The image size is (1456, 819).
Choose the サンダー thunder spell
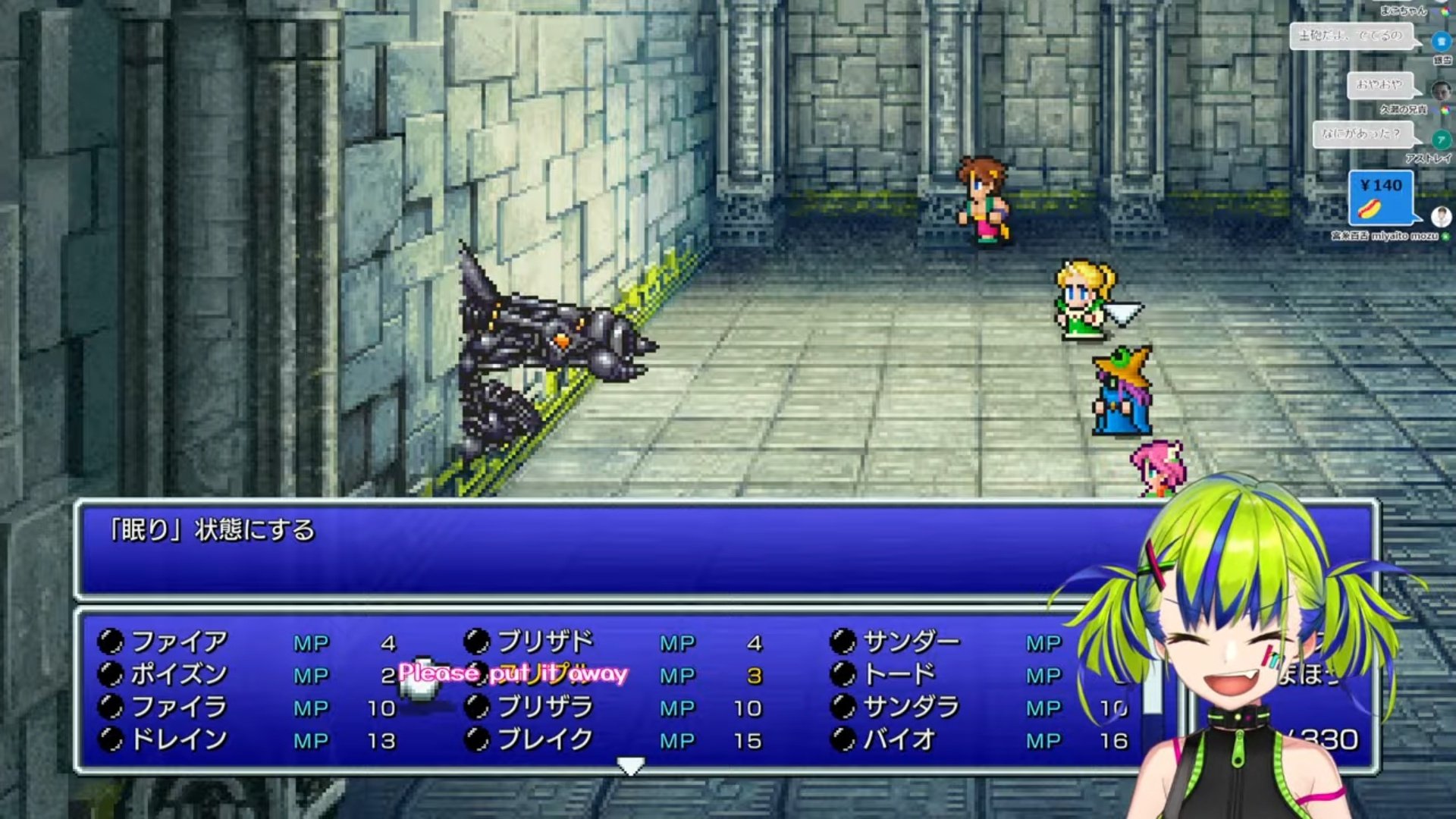pyautogui.click(x=911, y=642)
